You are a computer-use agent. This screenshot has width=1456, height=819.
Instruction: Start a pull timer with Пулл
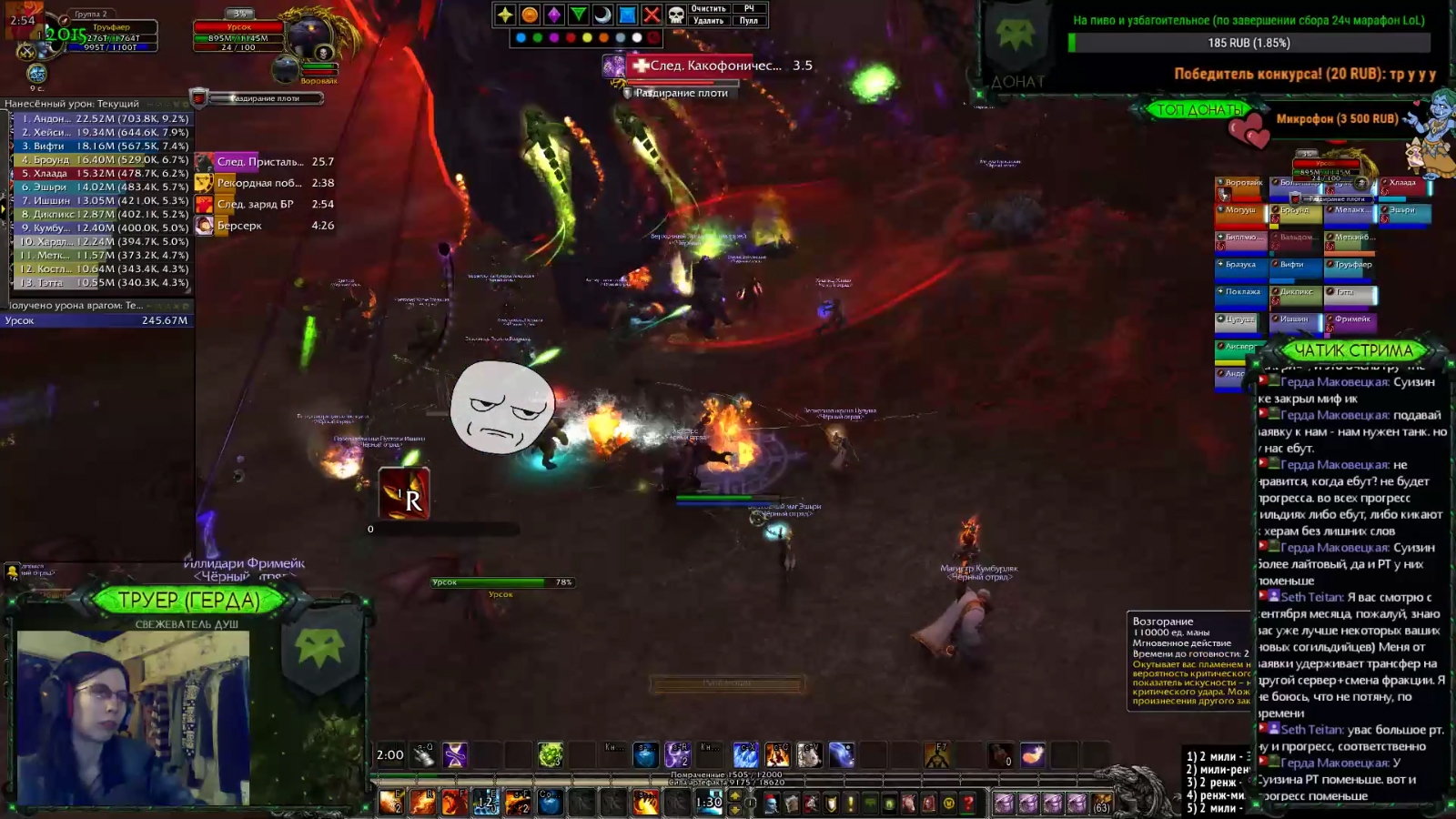[749, 21]
